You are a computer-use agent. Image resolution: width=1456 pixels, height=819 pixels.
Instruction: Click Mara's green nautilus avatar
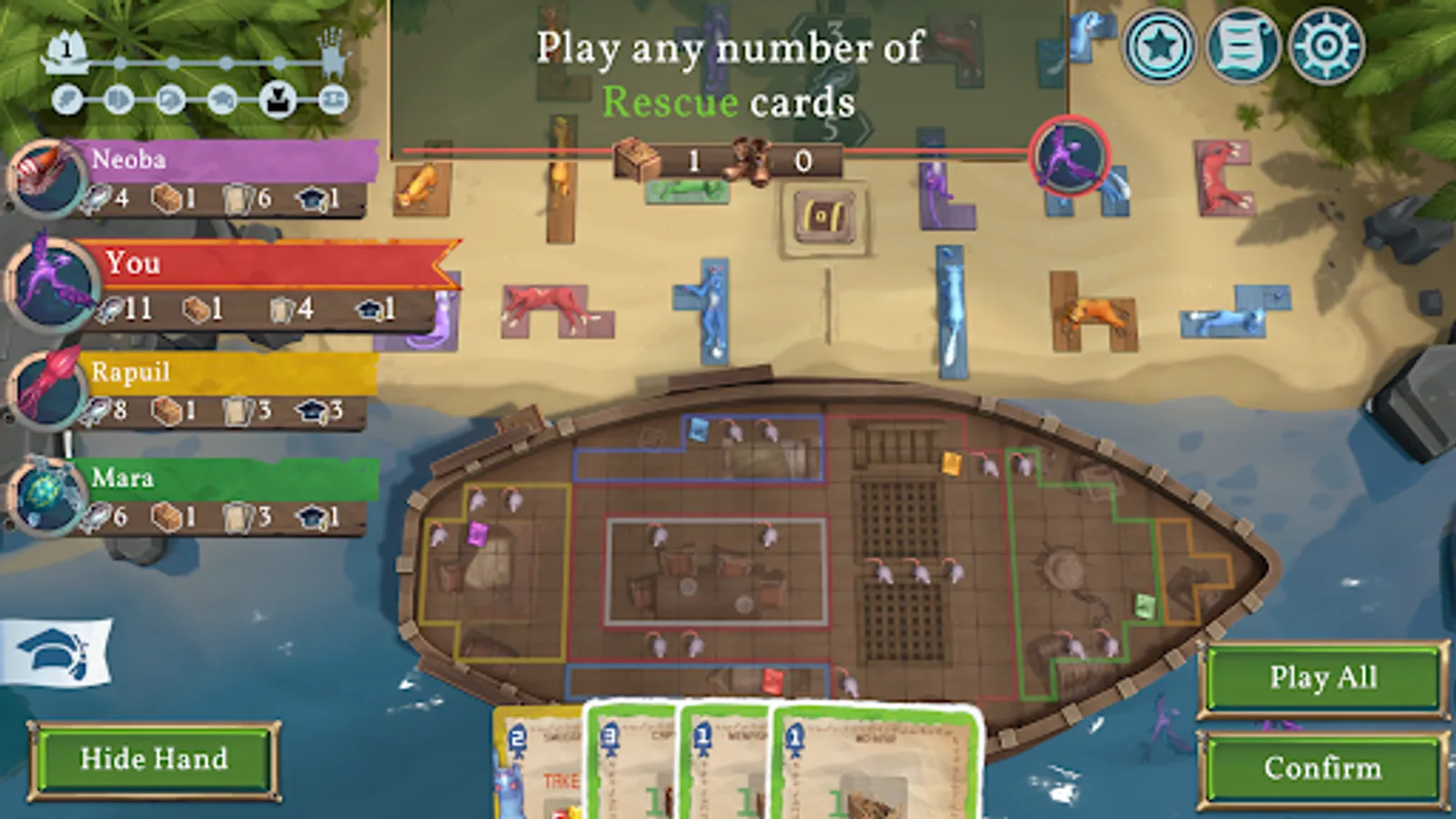click(x=43, y=496)
